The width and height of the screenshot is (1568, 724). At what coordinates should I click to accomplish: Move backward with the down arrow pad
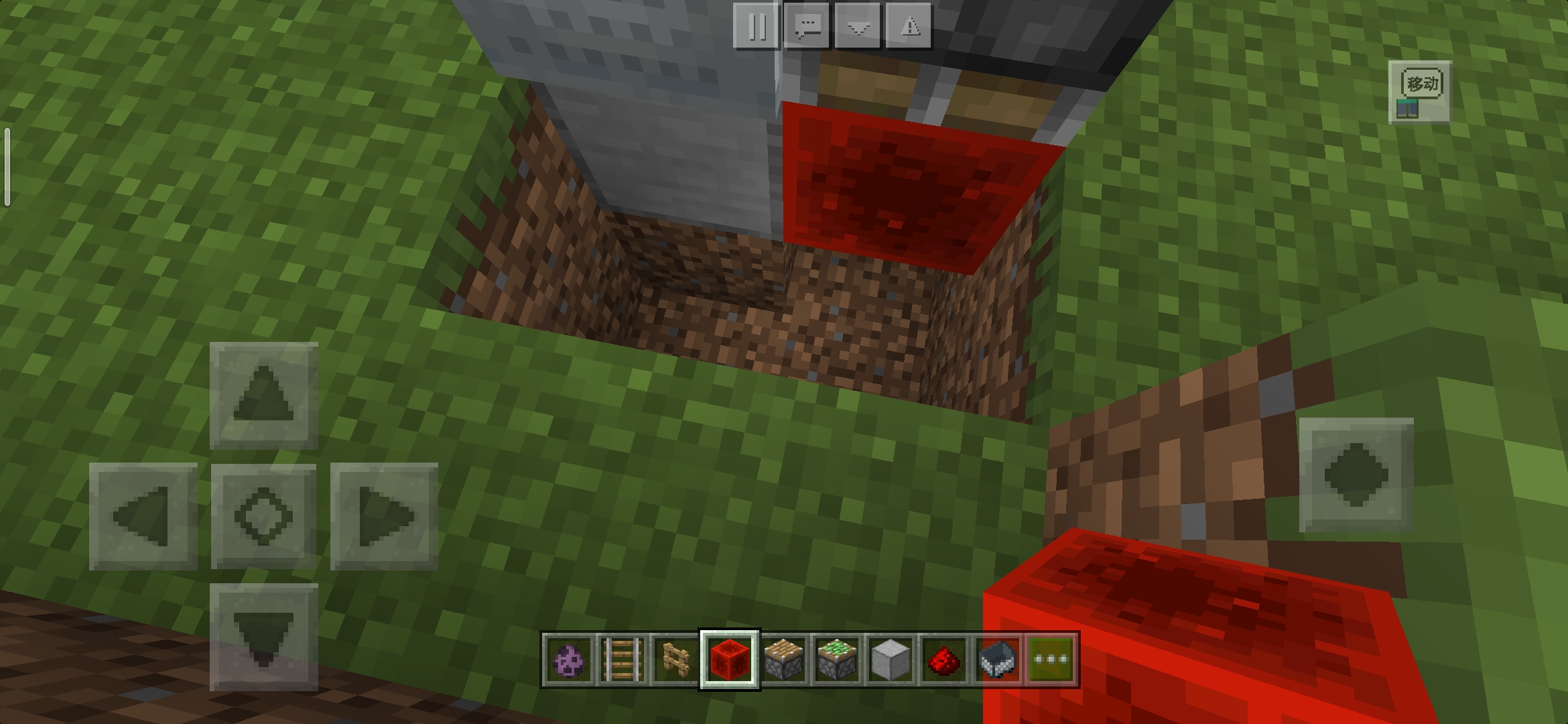coord(263,637)
